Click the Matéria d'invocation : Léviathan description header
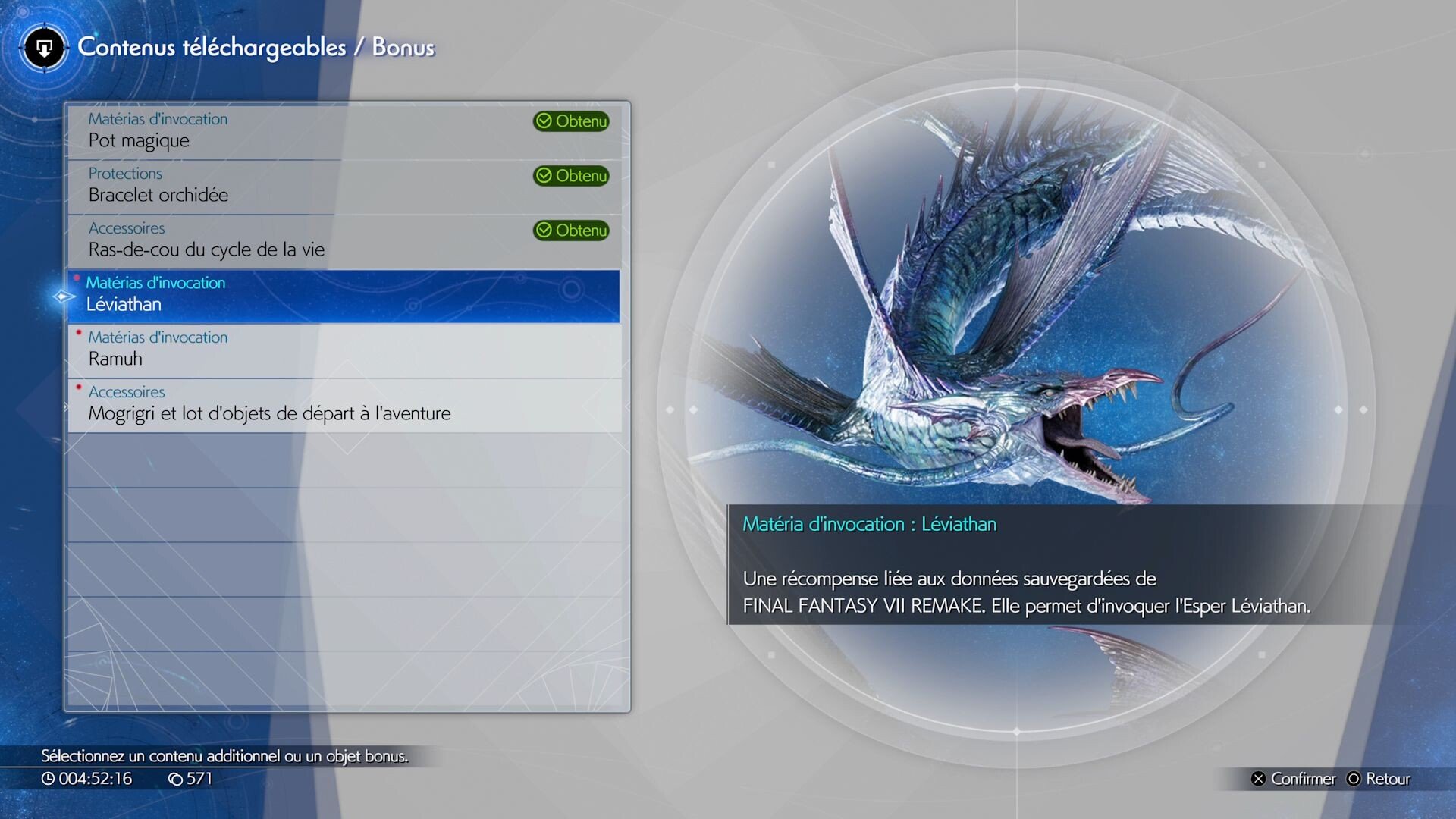Image resolution: width=1456 pixels, height=819 pixels. pyautogui.click(x=871, y=523)
